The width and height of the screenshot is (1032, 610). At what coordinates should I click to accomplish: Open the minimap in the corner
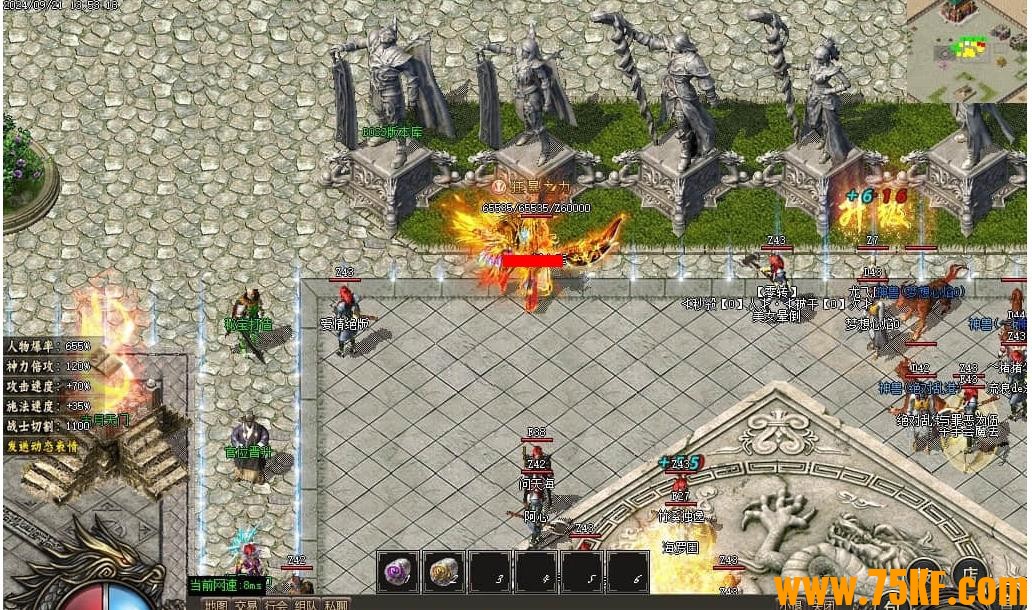coord(968,50)
